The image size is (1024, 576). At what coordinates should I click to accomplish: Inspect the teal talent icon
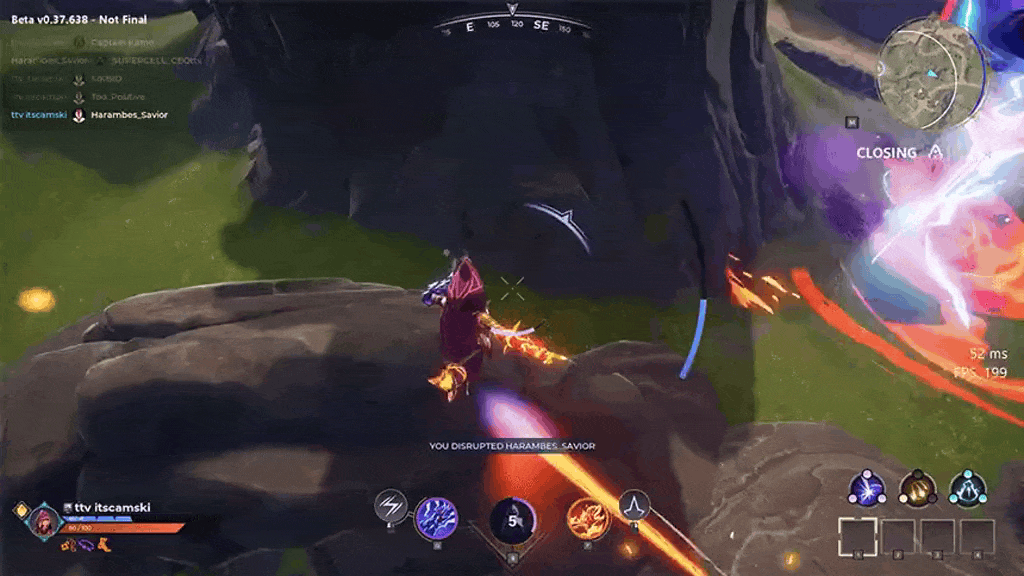coord(968,488)
